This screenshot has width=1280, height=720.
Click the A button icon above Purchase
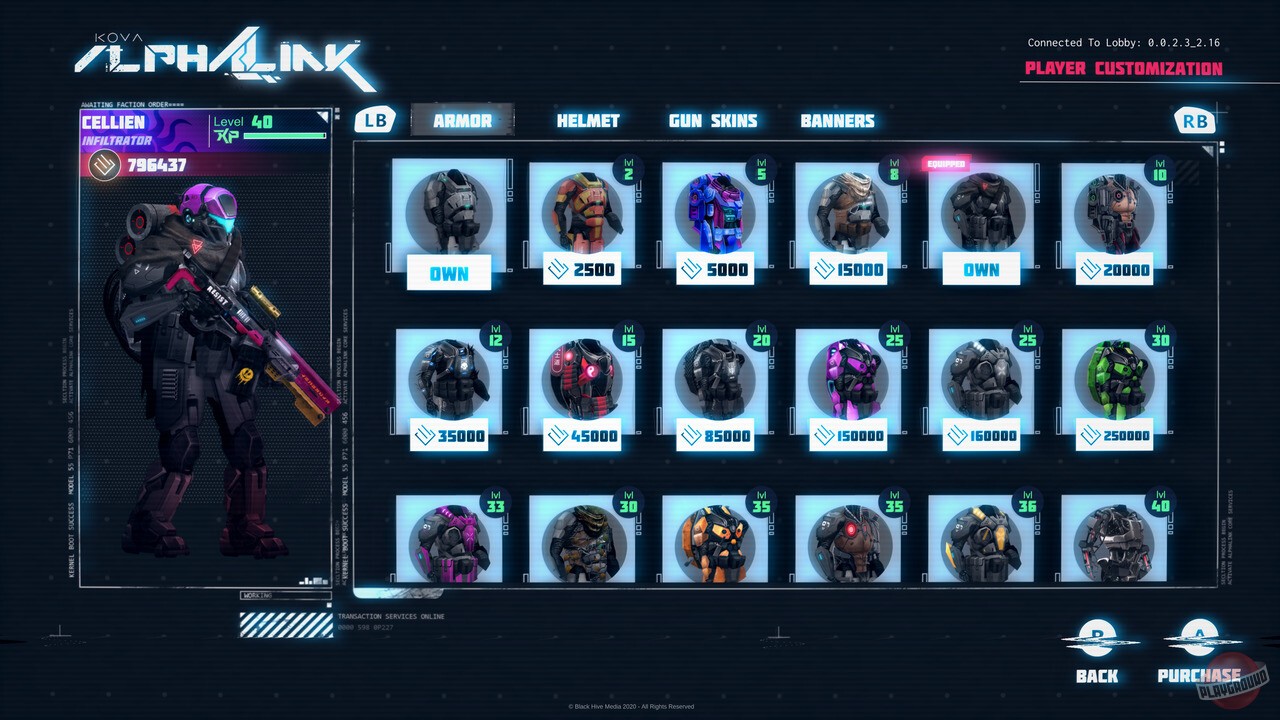point(1196,637)
